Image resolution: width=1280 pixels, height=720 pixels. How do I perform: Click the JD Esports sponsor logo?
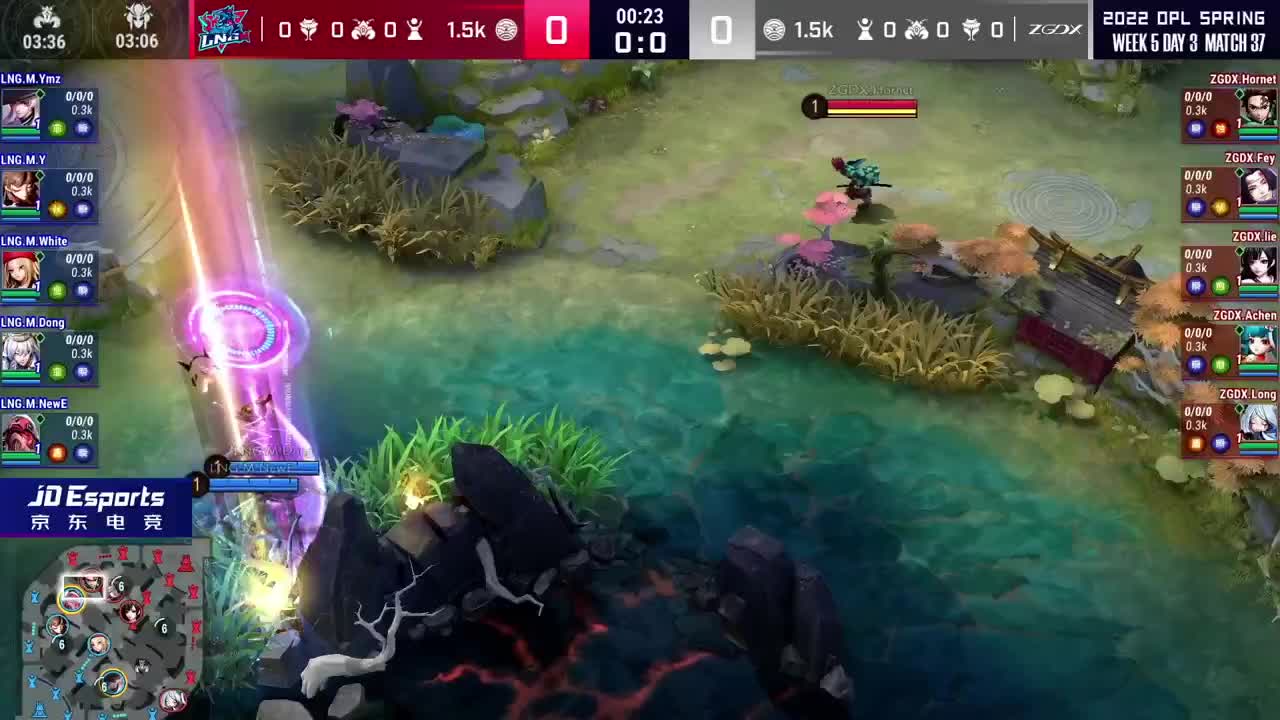pyautogui.click(x=95, y=505)
